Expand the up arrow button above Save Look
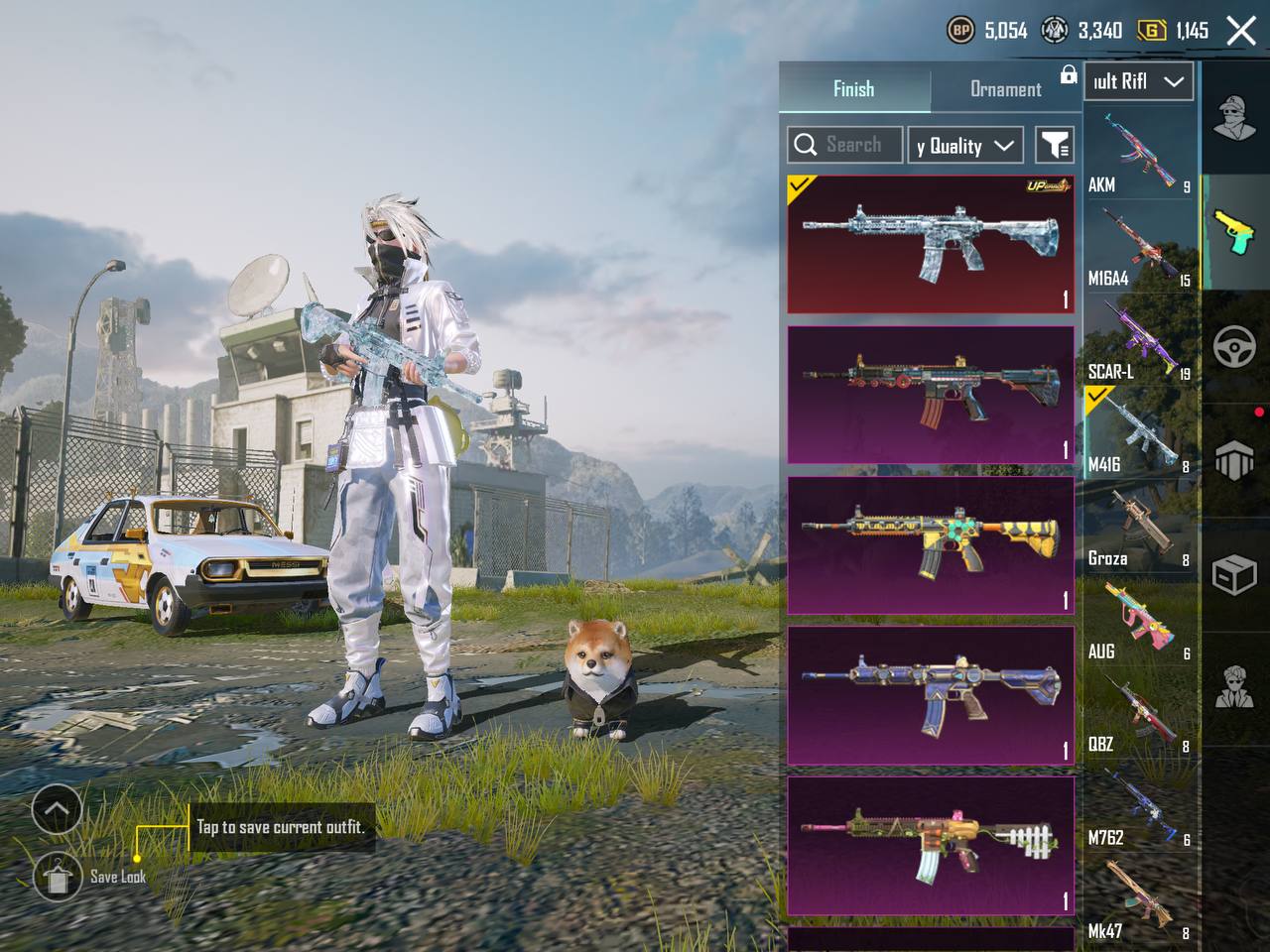Screen dimensions: 1270x952 coord(57,810)
